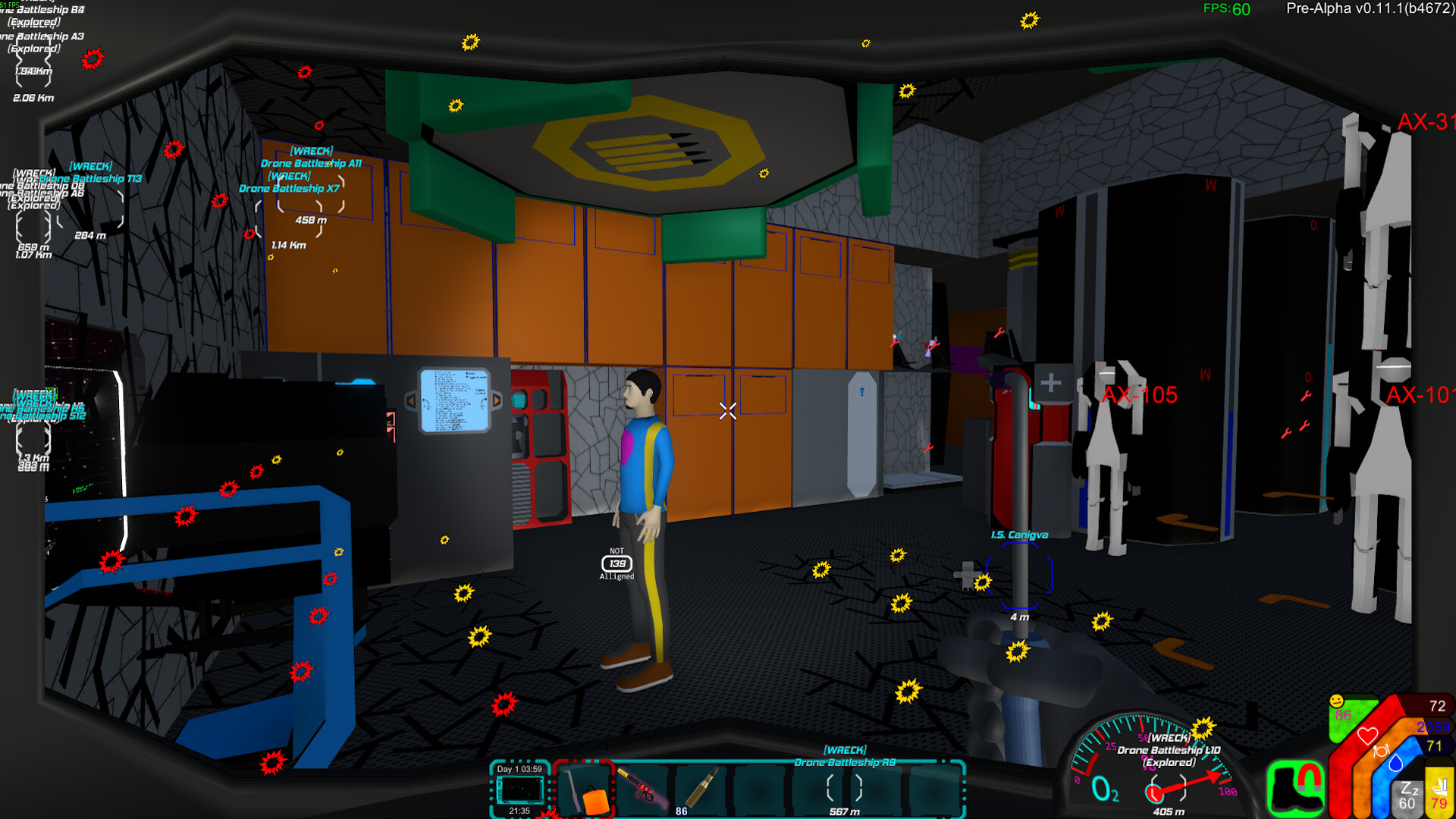Click the smiley mood indicator showing 86
The height and width of the screenshot is (819, 1456).
[1337, 704]
